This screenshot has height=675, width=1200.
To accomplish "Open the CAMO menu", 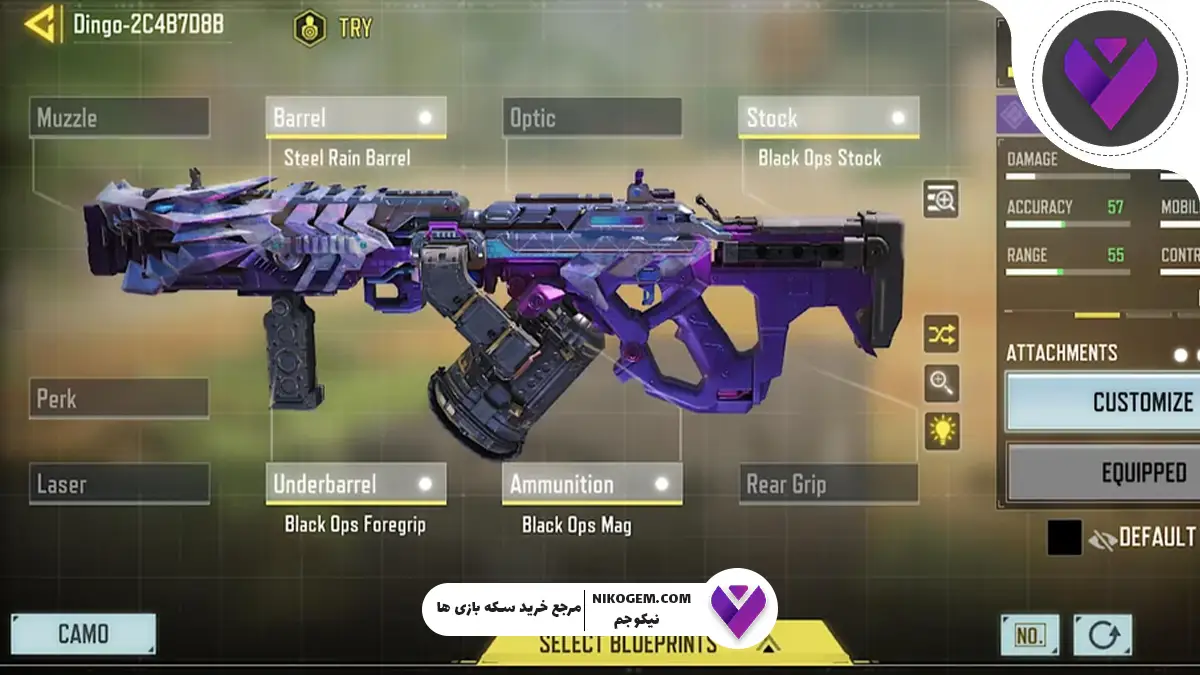I will (x=83, y=634).
